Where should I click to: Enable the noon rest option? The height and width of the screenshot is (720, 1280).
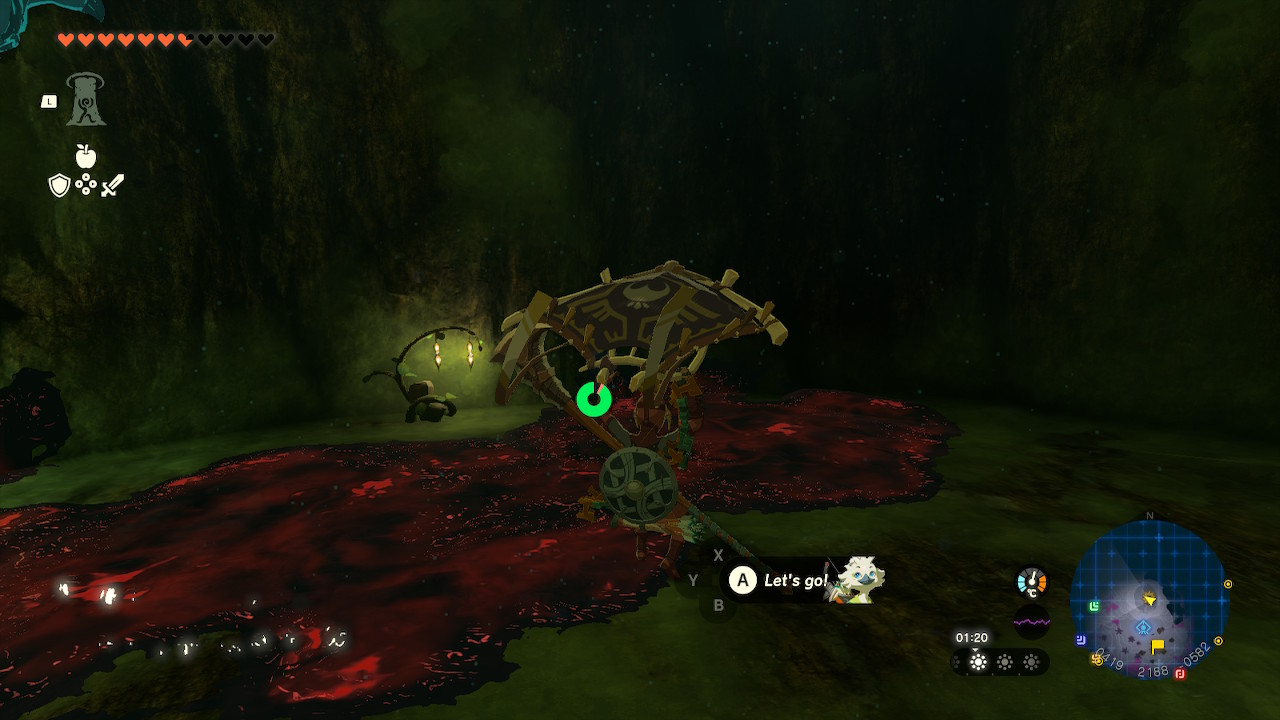pyautogui.click(x=1004, y=661)
